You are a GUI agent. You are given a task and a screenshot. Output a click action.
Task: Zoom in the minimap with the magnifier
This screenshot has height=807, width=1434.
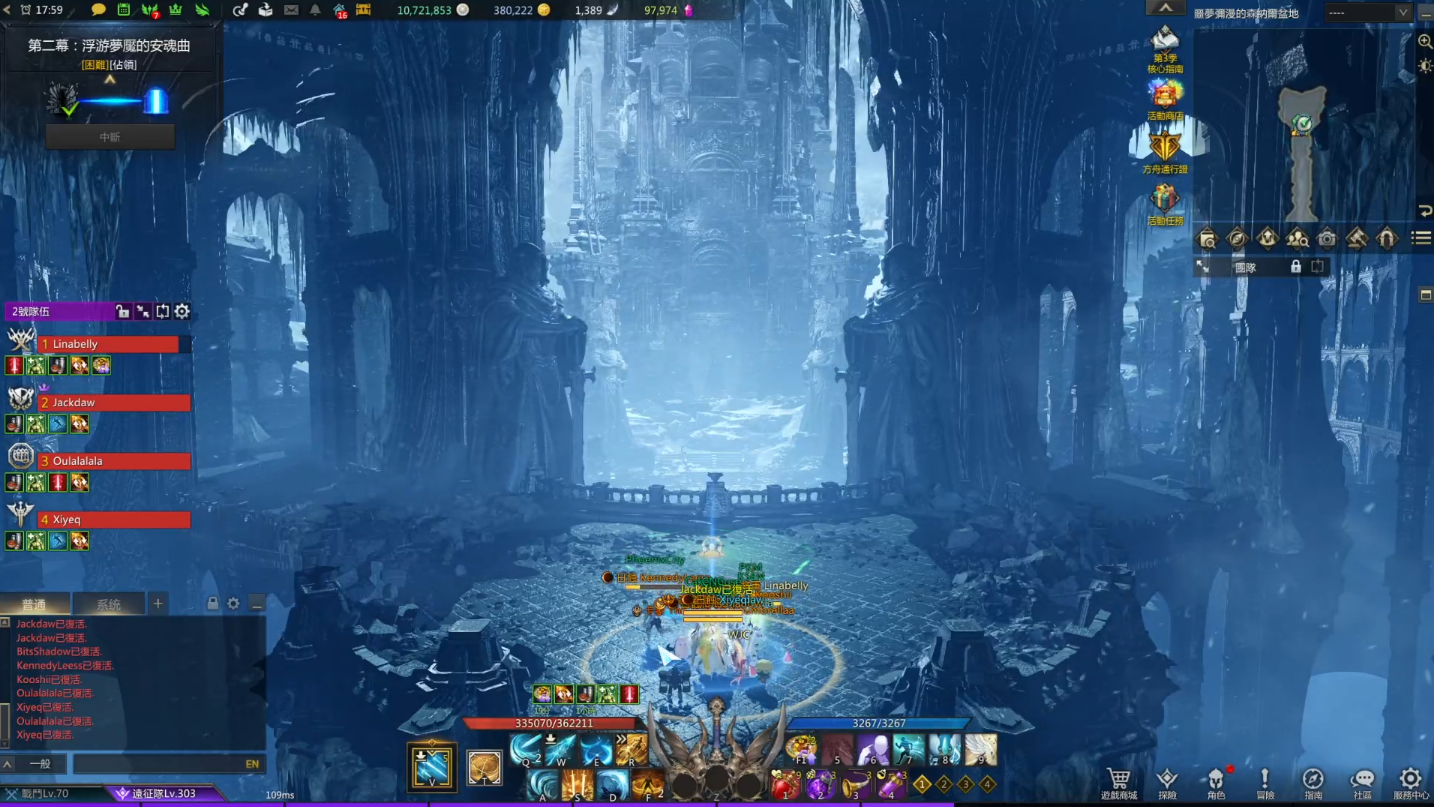1425,41
